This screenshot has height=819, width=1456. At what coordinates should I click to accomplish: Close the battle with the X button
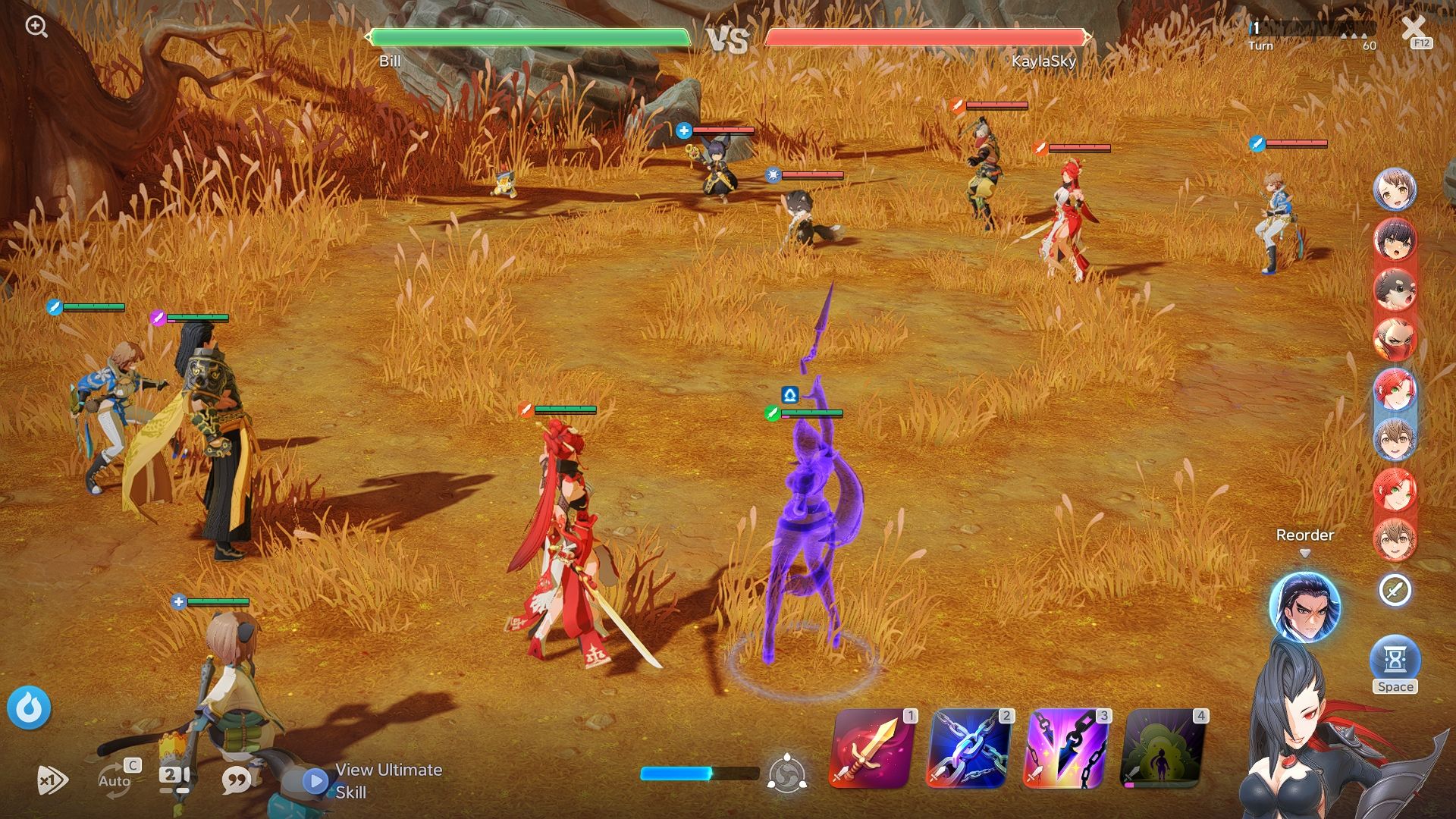(x=1414, y=30)
